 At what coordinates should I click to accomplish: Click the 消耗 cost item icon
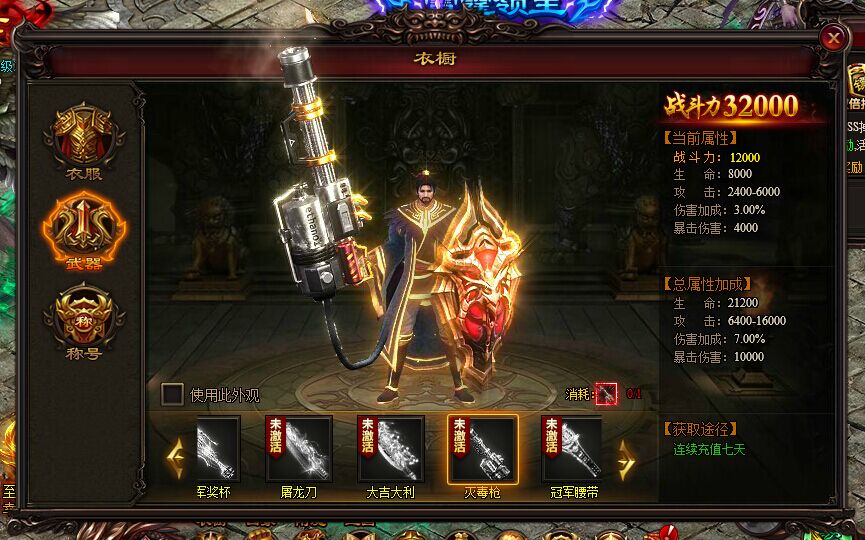606,394
